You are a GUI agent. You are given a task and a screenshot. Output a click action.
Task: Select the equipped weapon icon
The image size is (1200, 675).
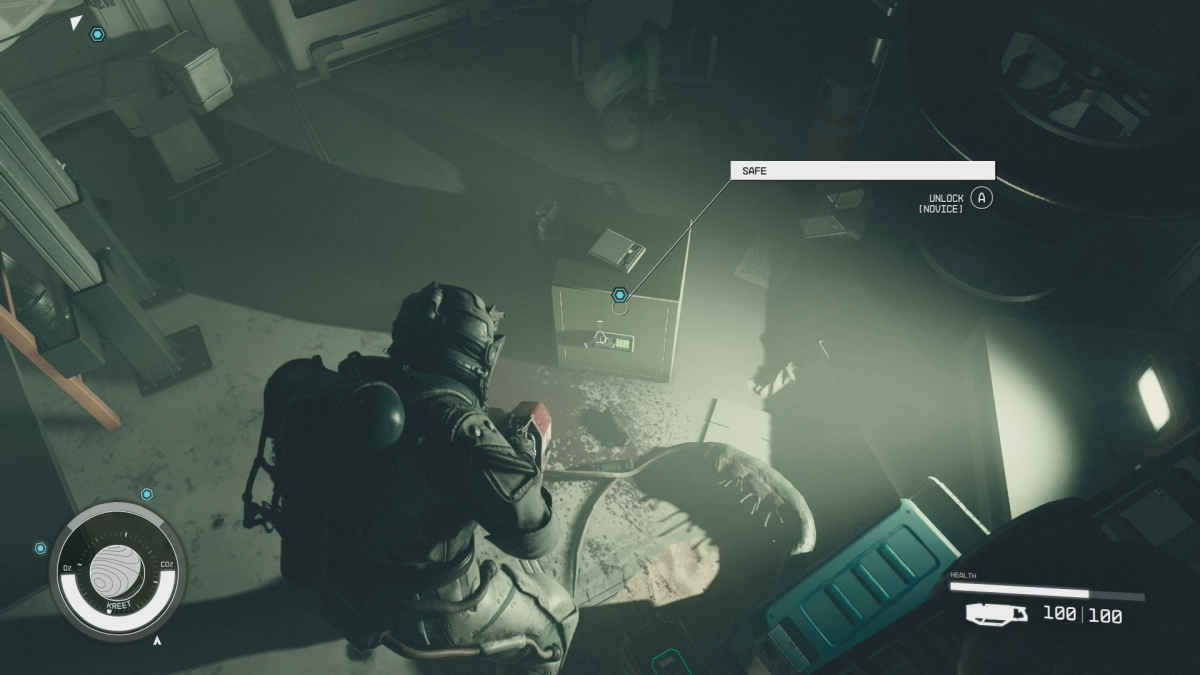click(x=996, y=614)
